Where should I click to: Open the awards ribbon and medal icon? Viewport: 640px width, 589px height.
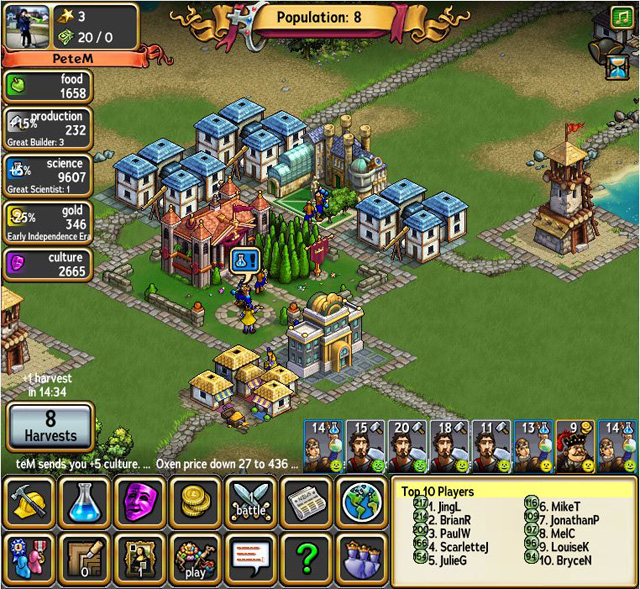[x=30, y=558]
